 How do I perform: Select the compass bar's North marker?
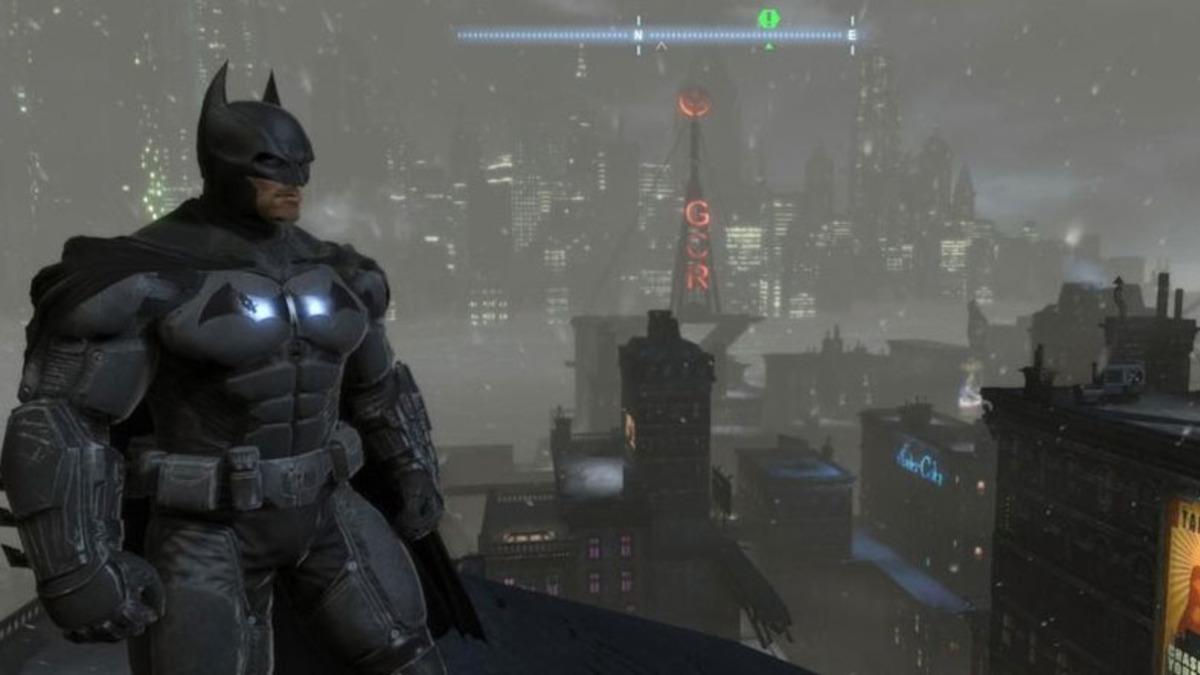coord(638,35)
